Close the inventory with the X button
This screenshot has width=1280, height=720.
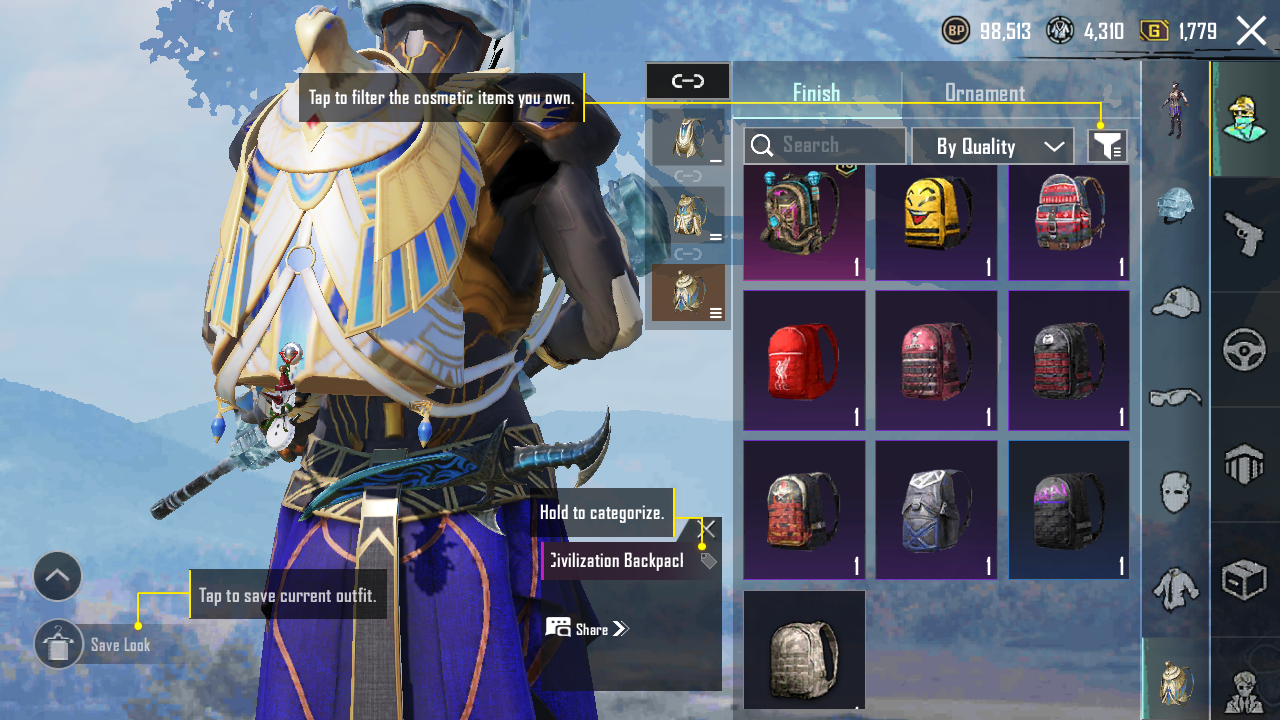(1251, 31)
